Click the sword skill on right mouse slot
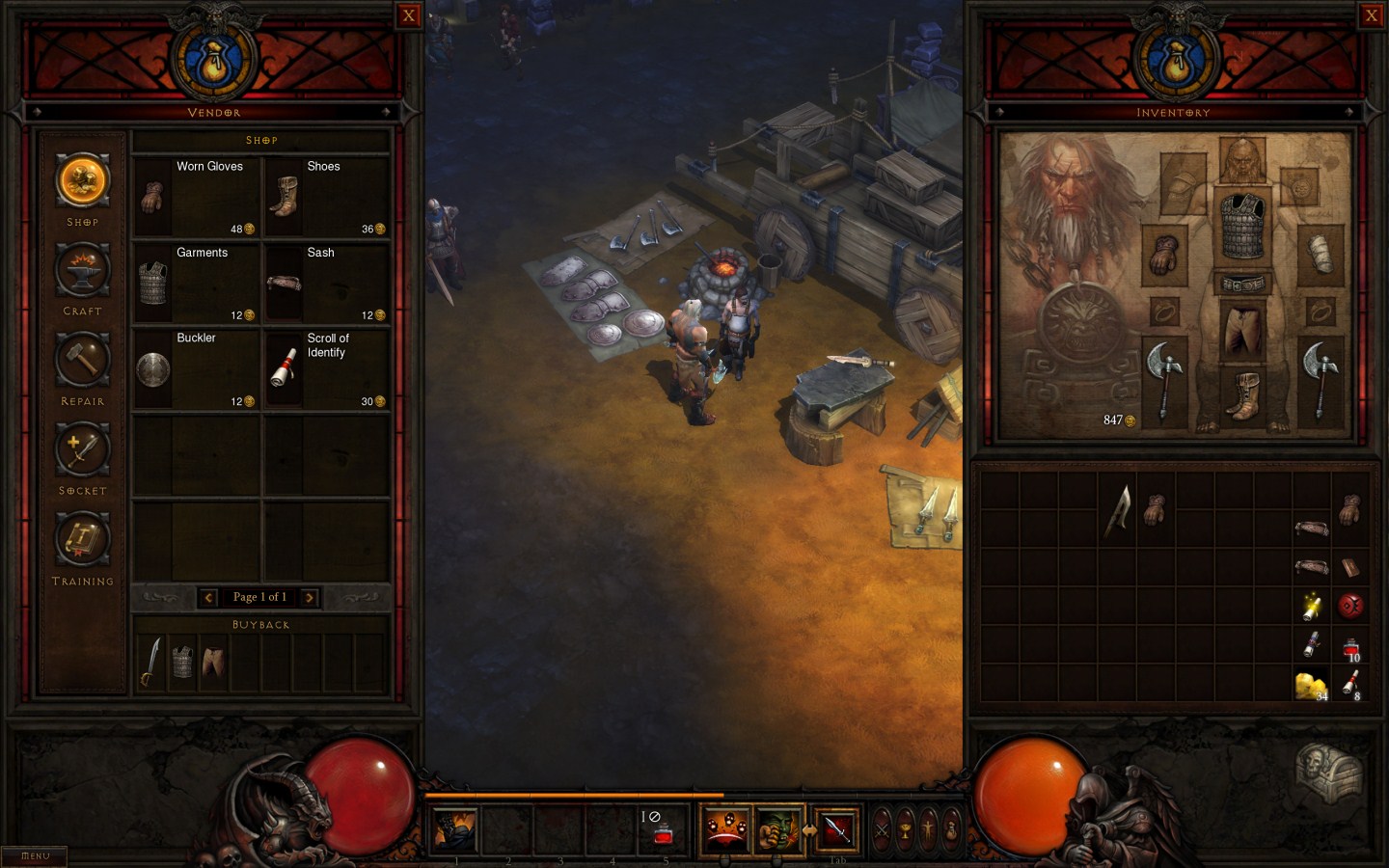This screenshot has height=868, width=1389. 836,831
